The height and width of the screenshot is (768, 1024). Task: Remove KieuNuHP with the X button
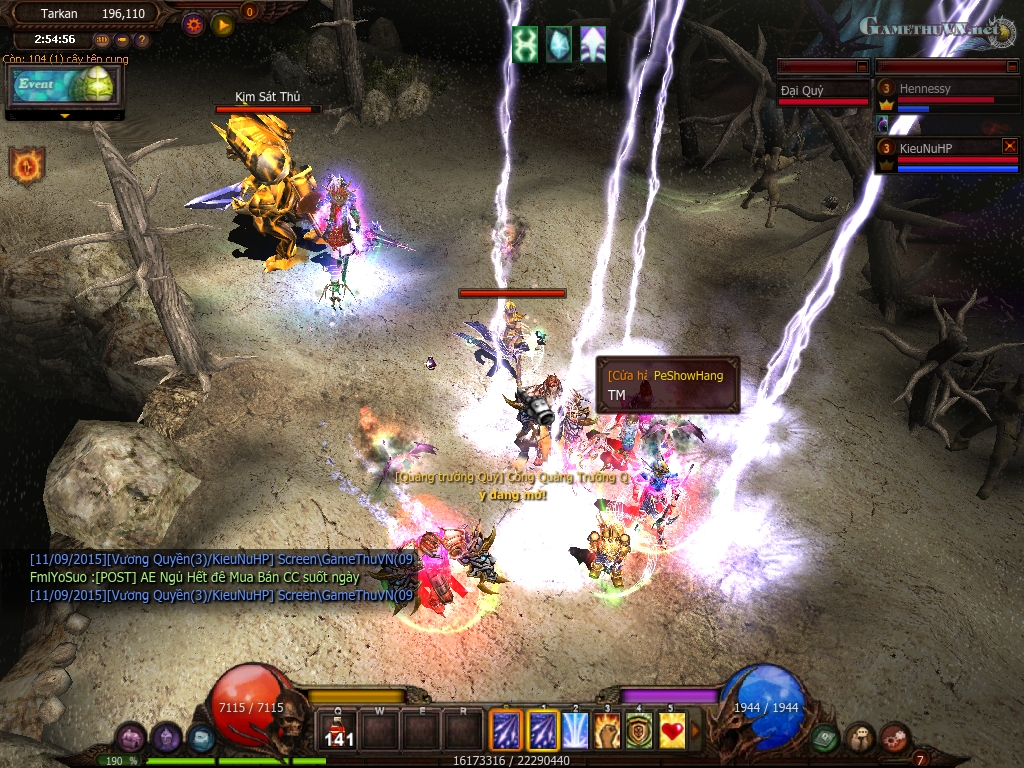[x=1009, y=146]
